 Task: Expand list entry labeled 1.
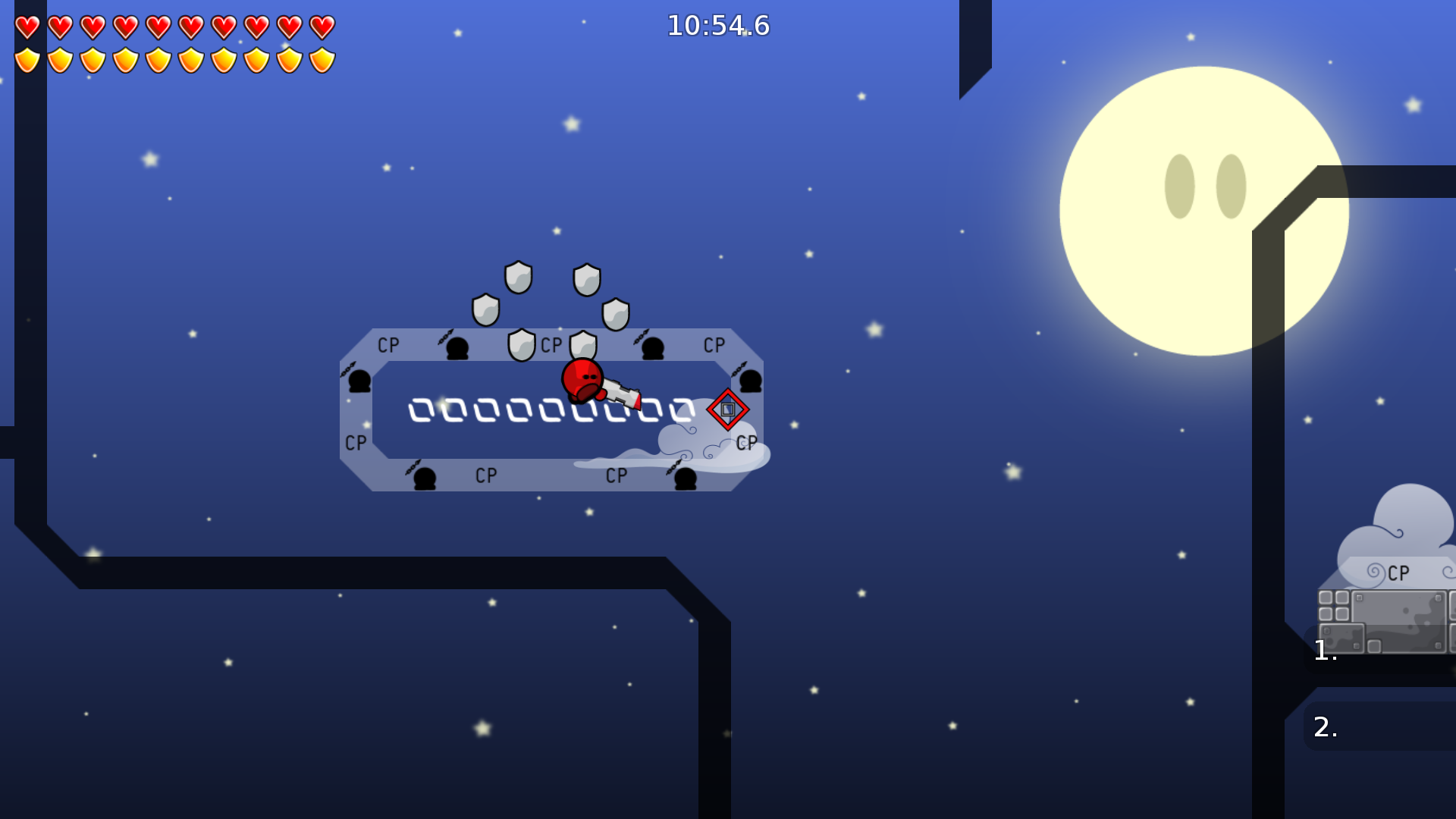[x=1324, y=651]
